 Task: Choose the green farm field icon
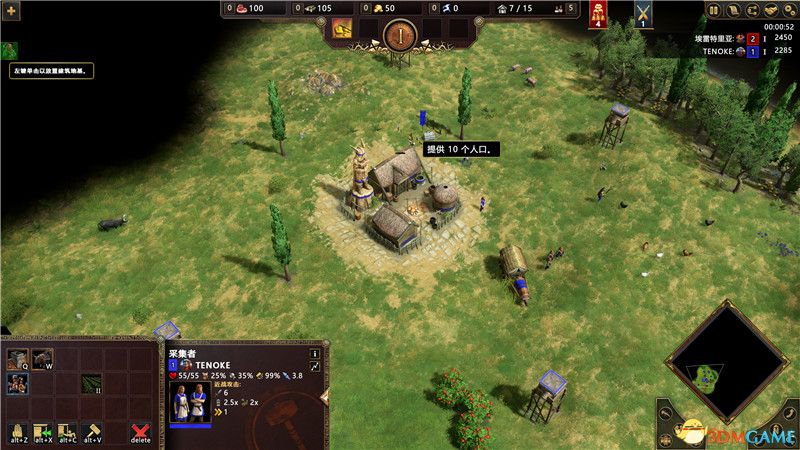tap(92, 383)
